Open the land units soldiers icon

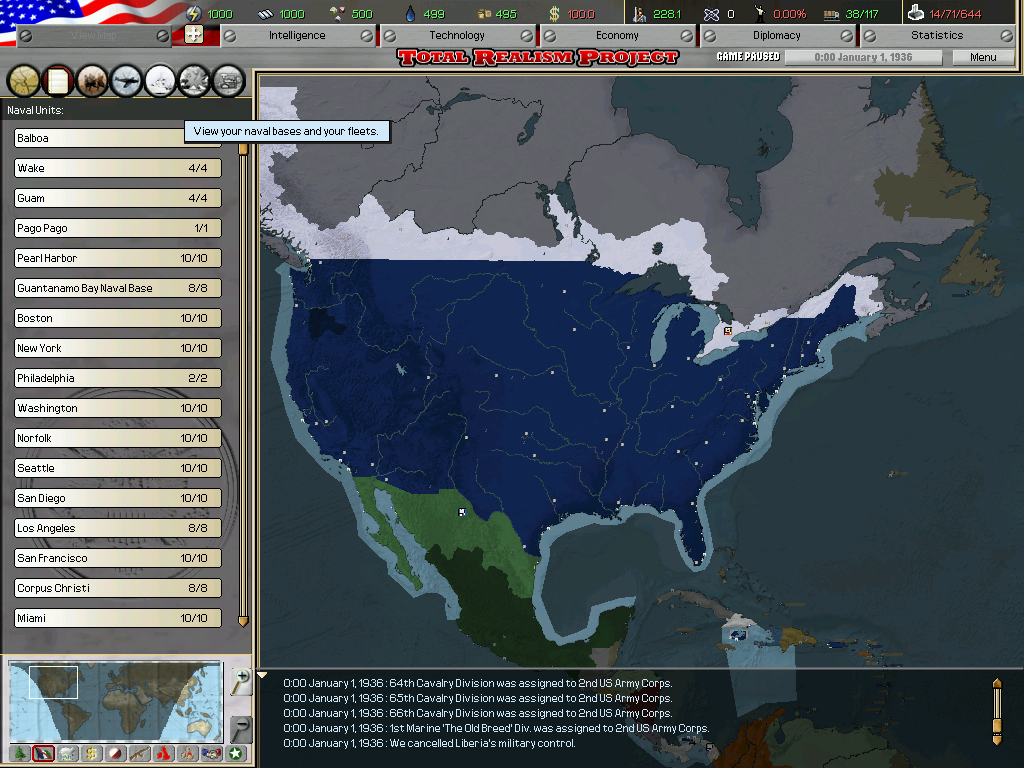point(92,79)
